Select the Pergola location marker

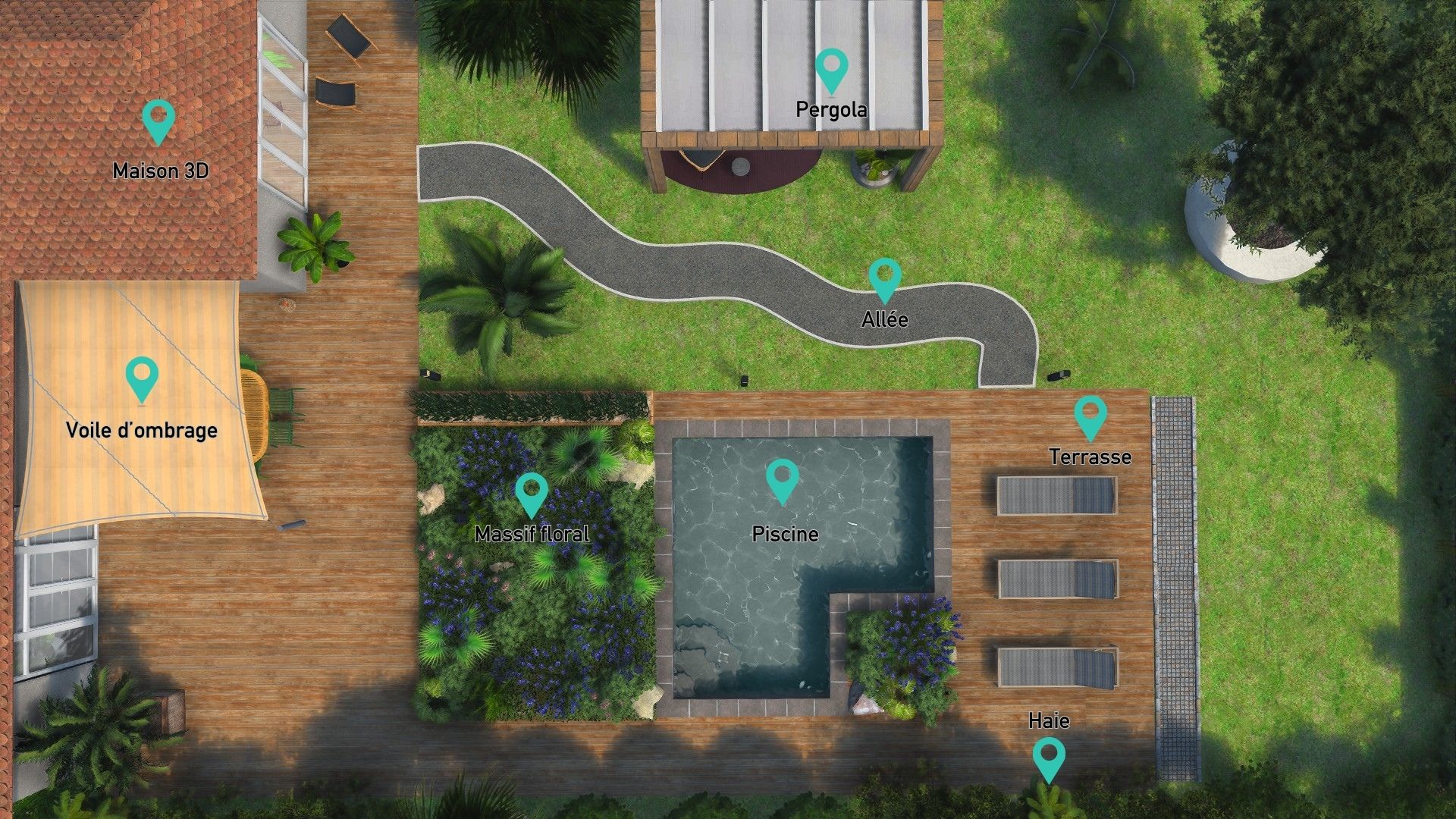(x=832, y=69)
